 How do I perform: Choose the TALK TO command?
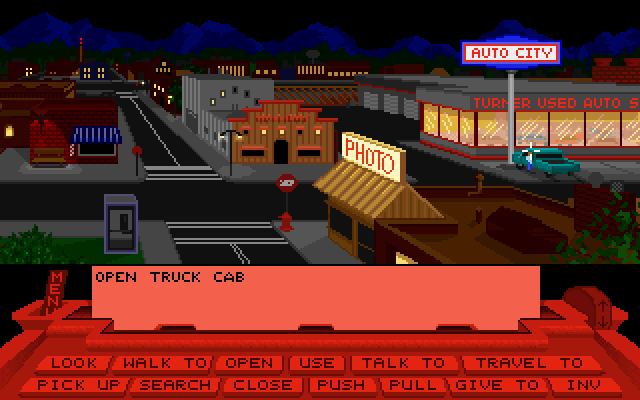(x=403, y=363)
